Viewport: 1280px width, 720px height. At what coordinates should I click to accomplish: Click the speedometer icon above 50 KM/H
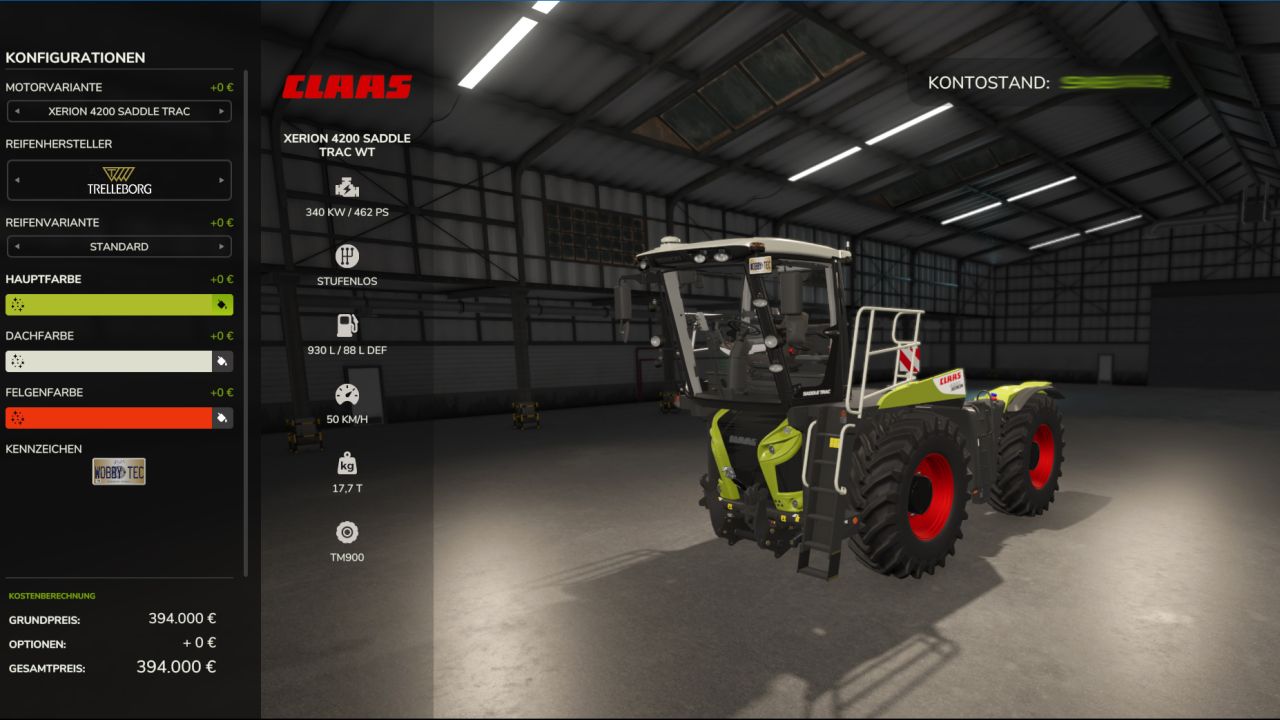(x=346, y=394)
